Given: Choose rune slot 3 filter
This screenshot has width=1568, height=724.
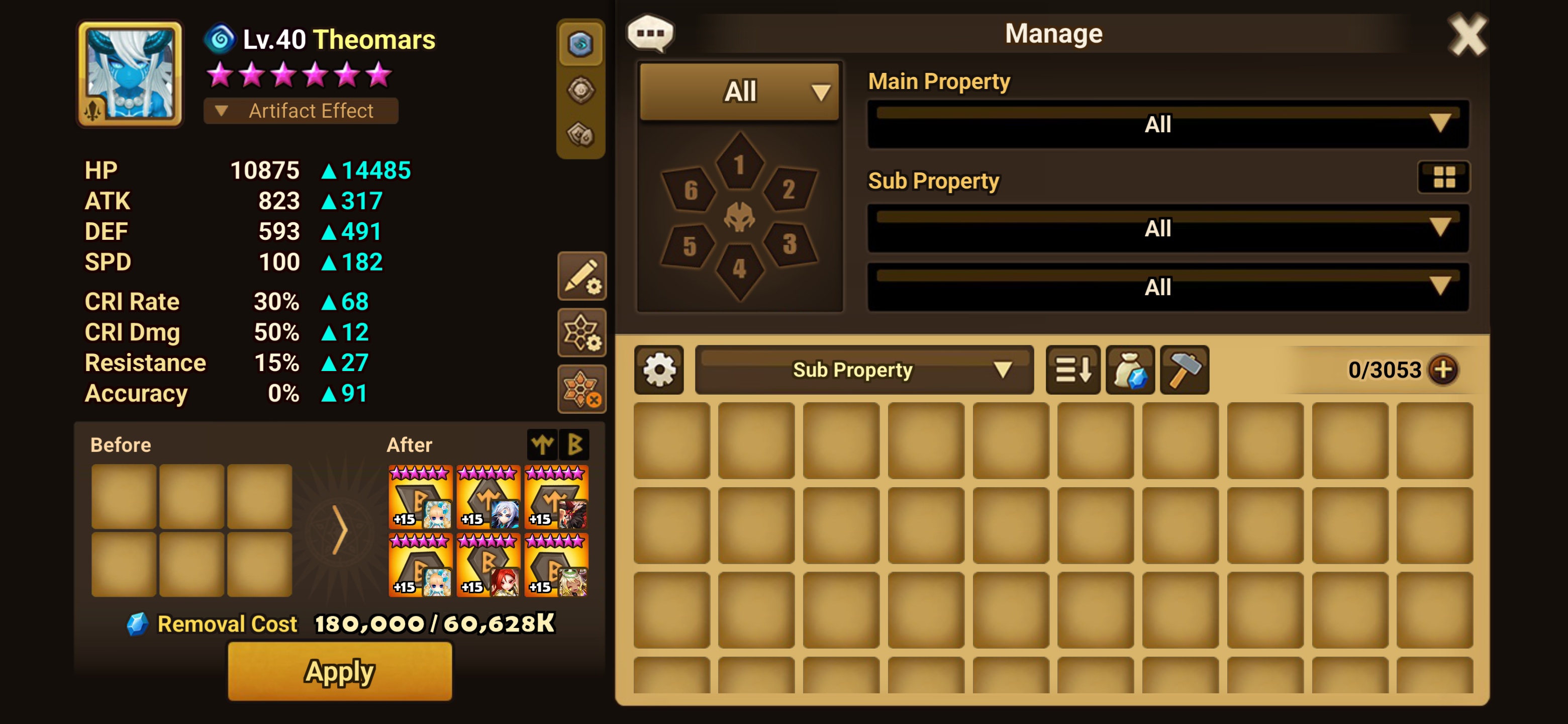Looking at the screenshot, I should (x=790, y=244).
